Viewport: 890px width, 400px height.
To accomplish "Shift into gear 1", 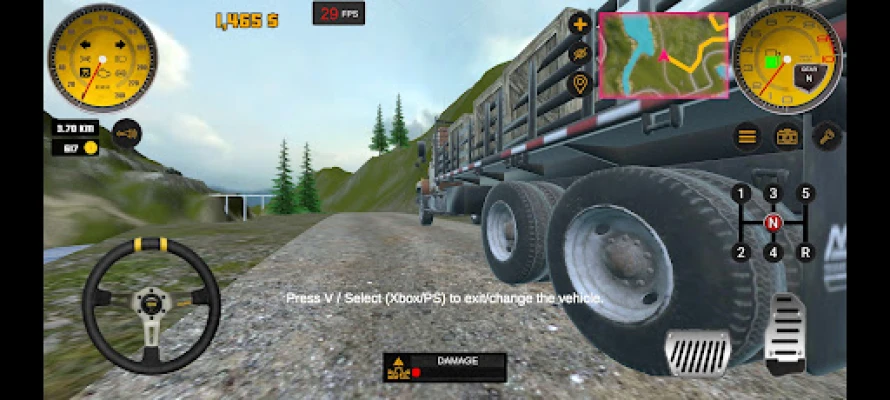I will pyautogui.click(x=740, y=193).
